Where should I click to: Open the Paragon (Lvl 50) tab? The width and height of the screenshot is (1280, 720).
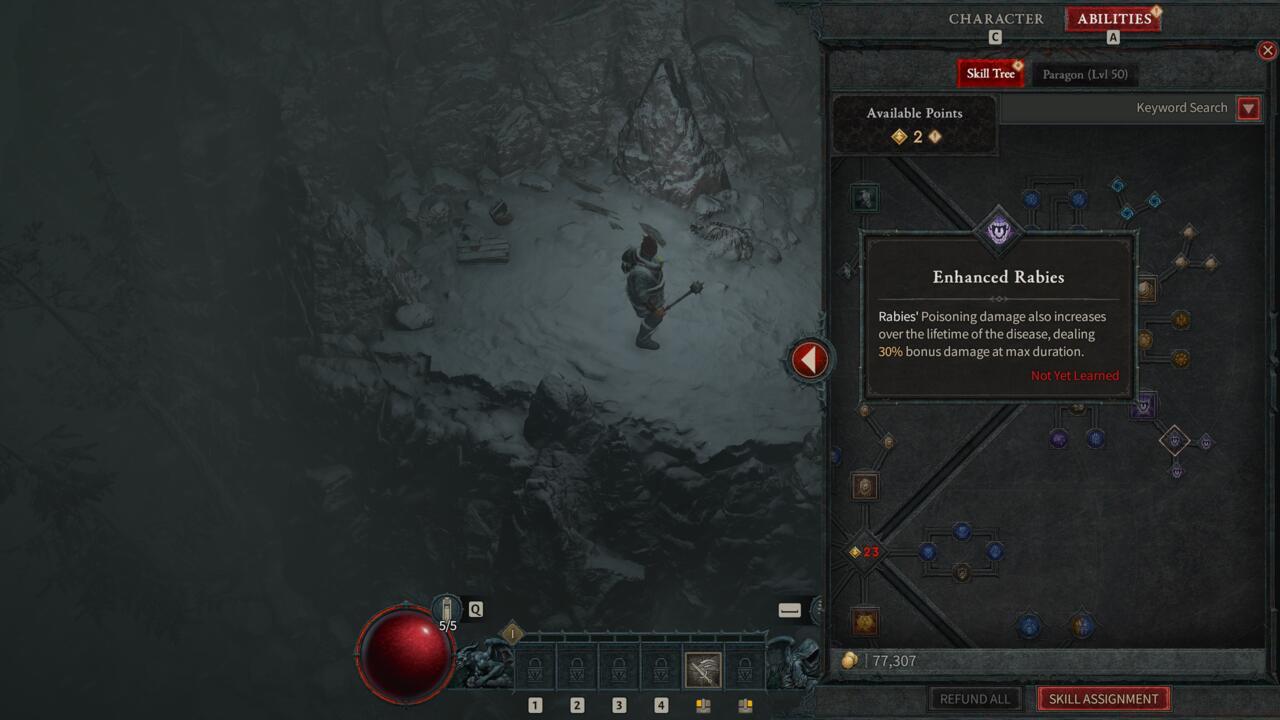[1084, 73]
